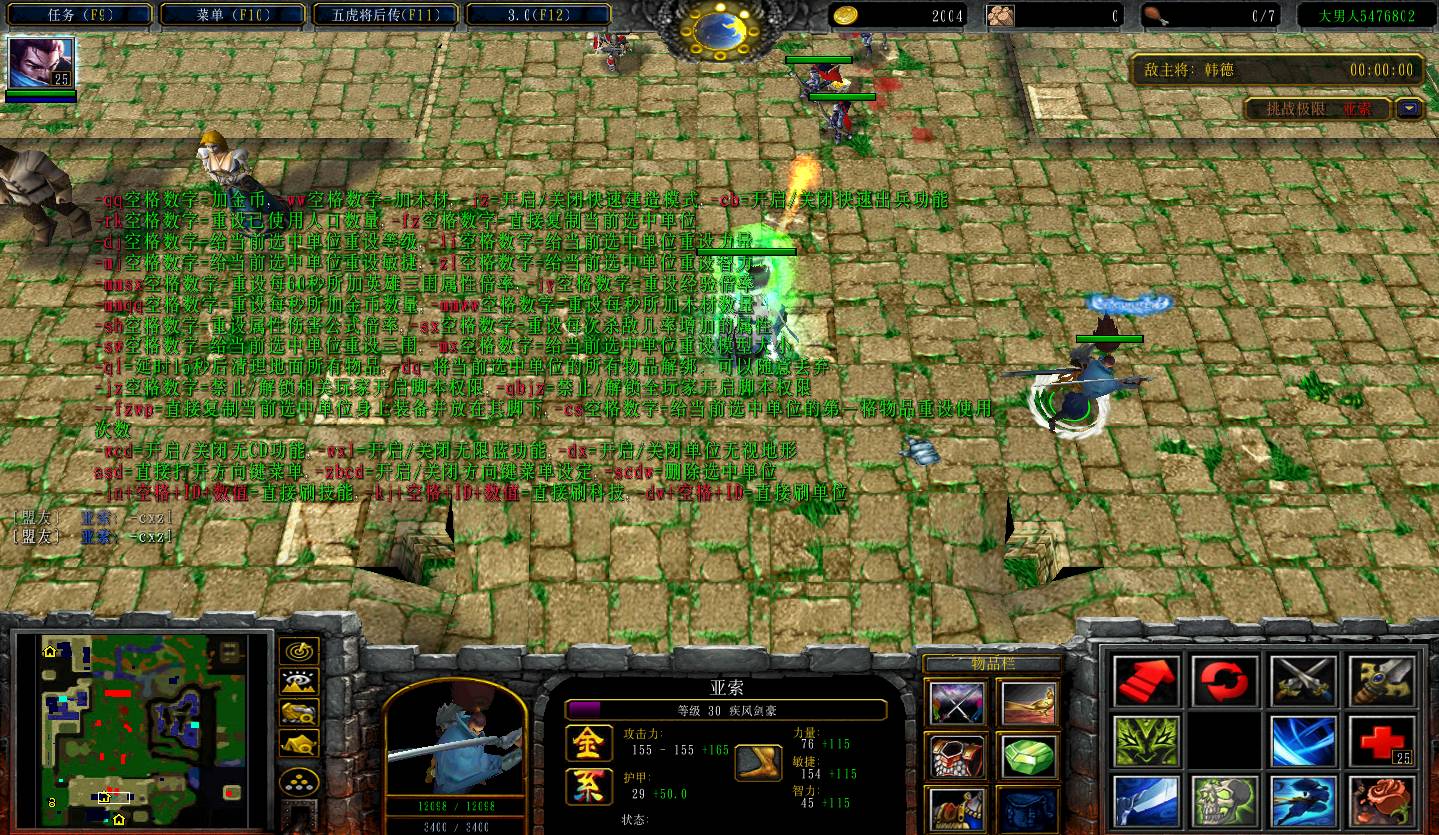Select the red chest armor inventory item
1439x835 pixels.
(957, 755)
